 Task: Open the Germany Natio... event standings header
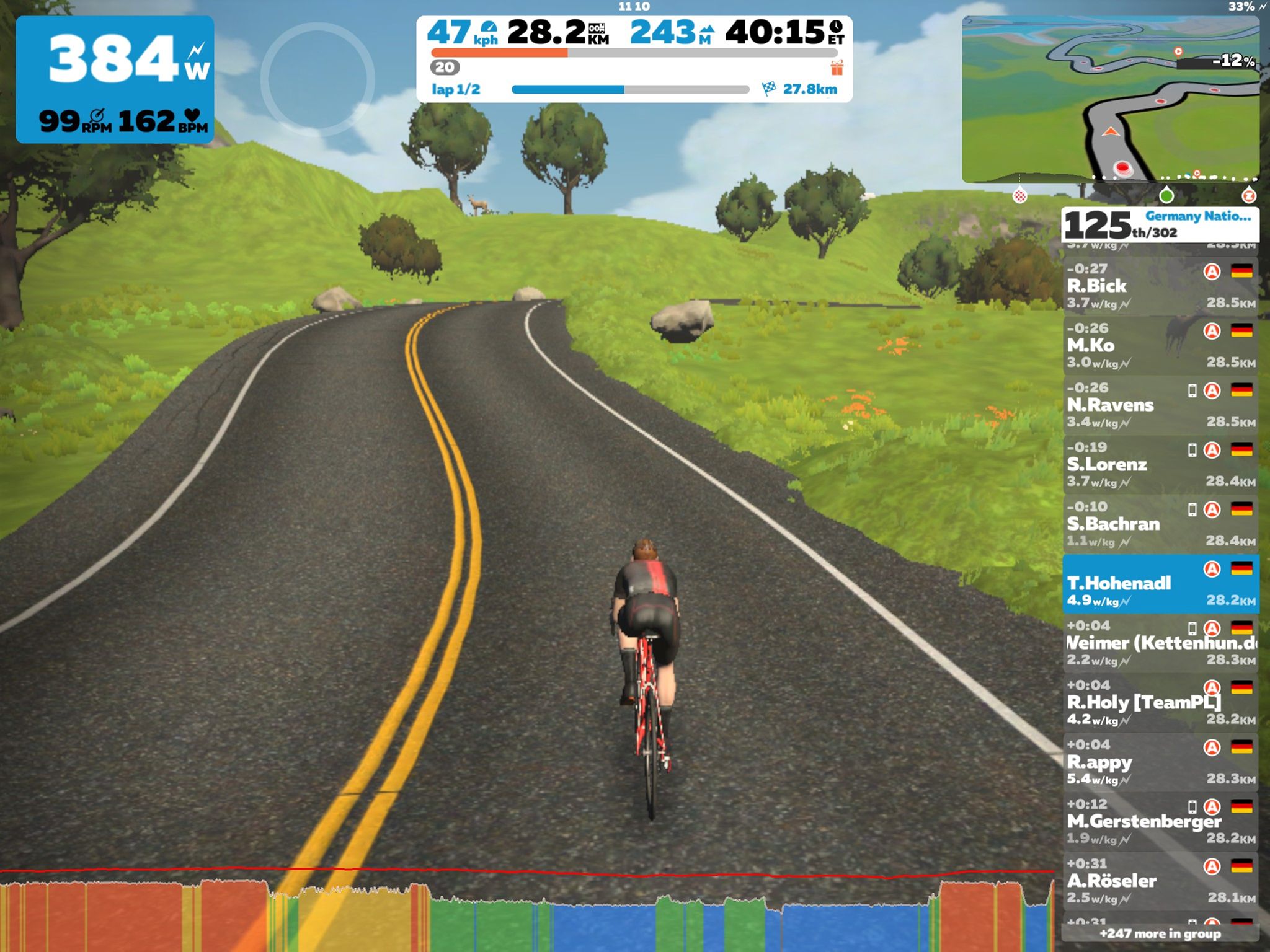click(1160, 224)
